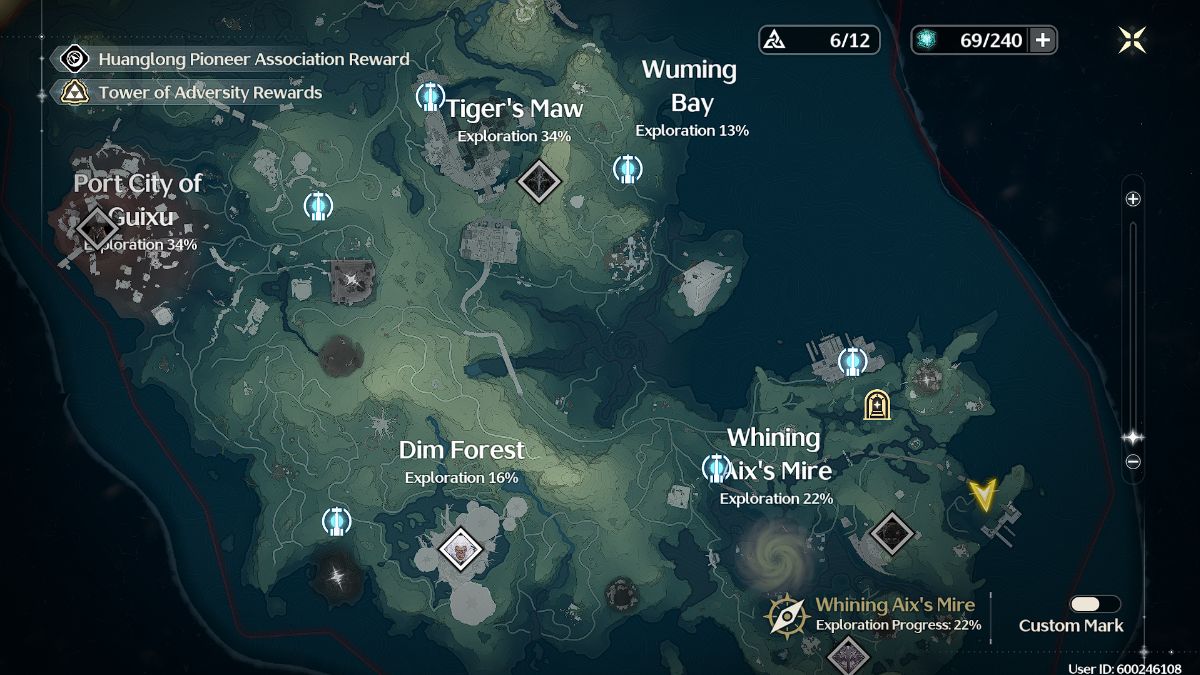Viewport: 1200px width, 675px height.
Task: Select the golden arch domain marker
Action: (877, 404)
